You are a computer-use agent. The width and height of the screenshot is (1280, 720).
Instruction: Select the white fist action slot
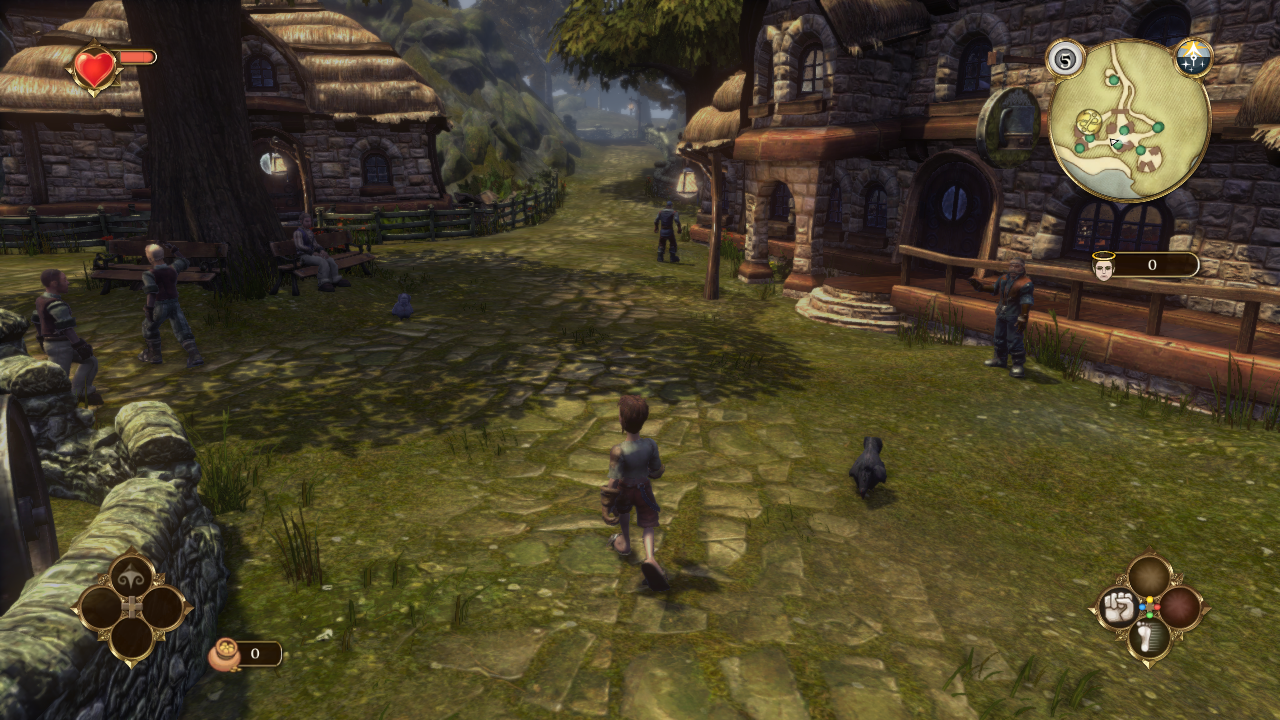[x=1119, y=607]
